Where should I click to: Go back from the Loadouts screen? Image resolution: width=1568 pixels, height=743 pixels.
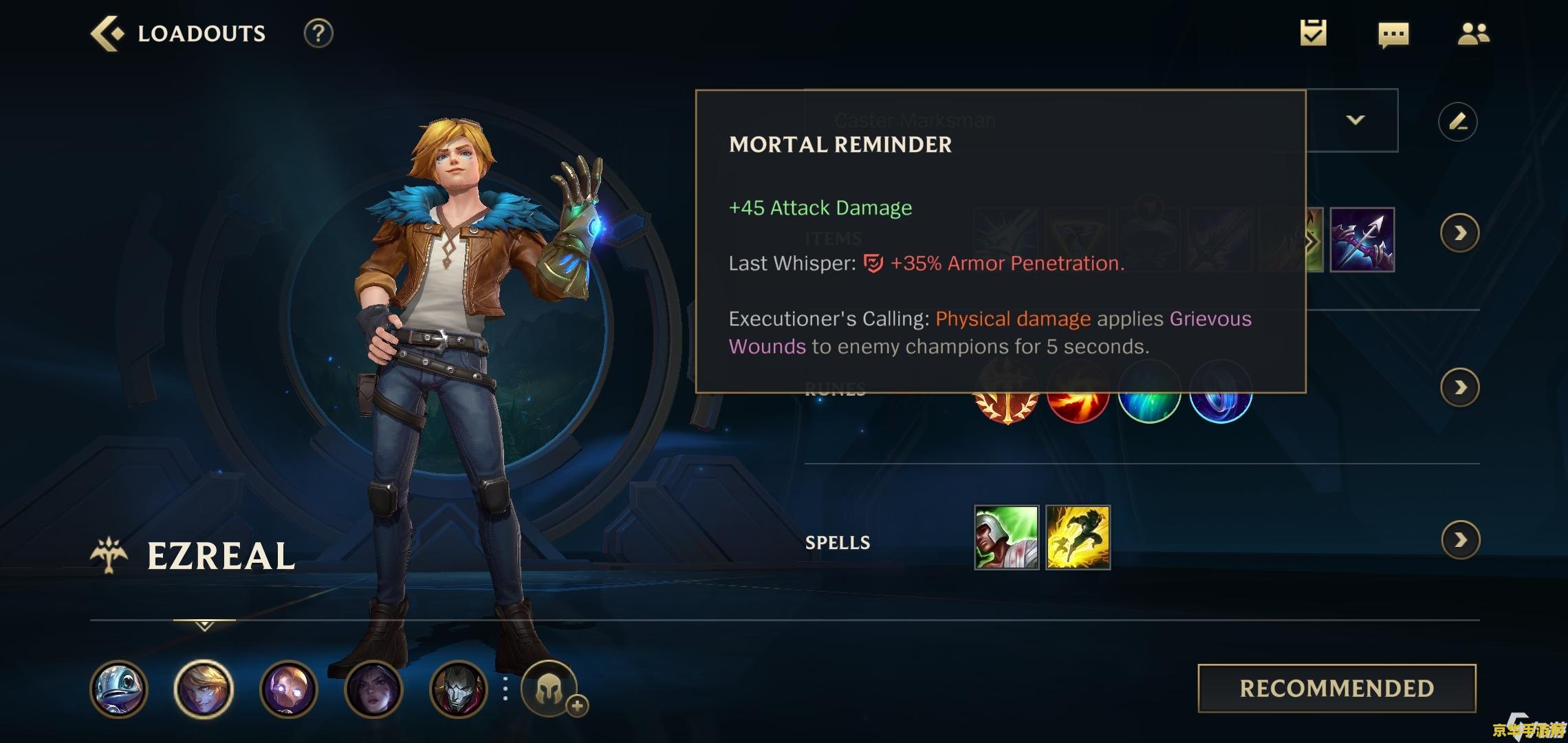tap(108, 33)
